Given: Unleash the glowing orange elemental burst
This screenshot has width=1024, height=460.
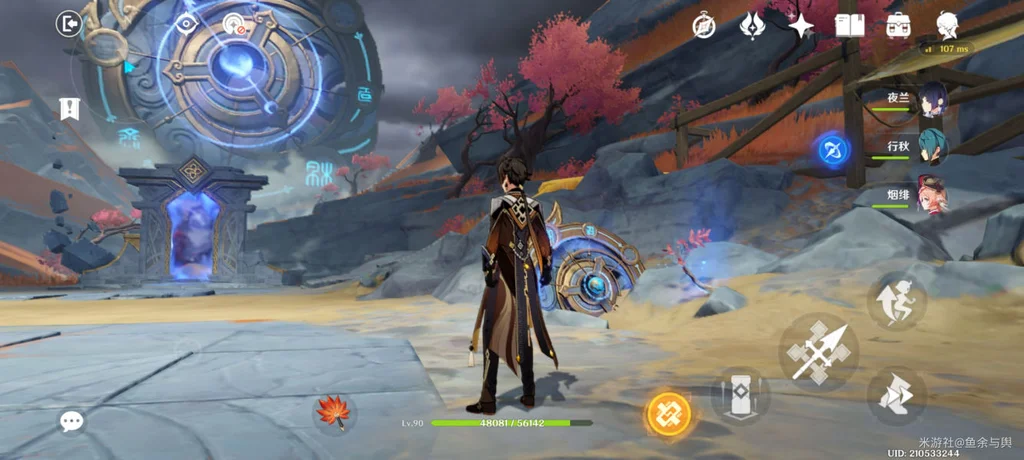Looking at the screenshot, I should tap(668, 413).
